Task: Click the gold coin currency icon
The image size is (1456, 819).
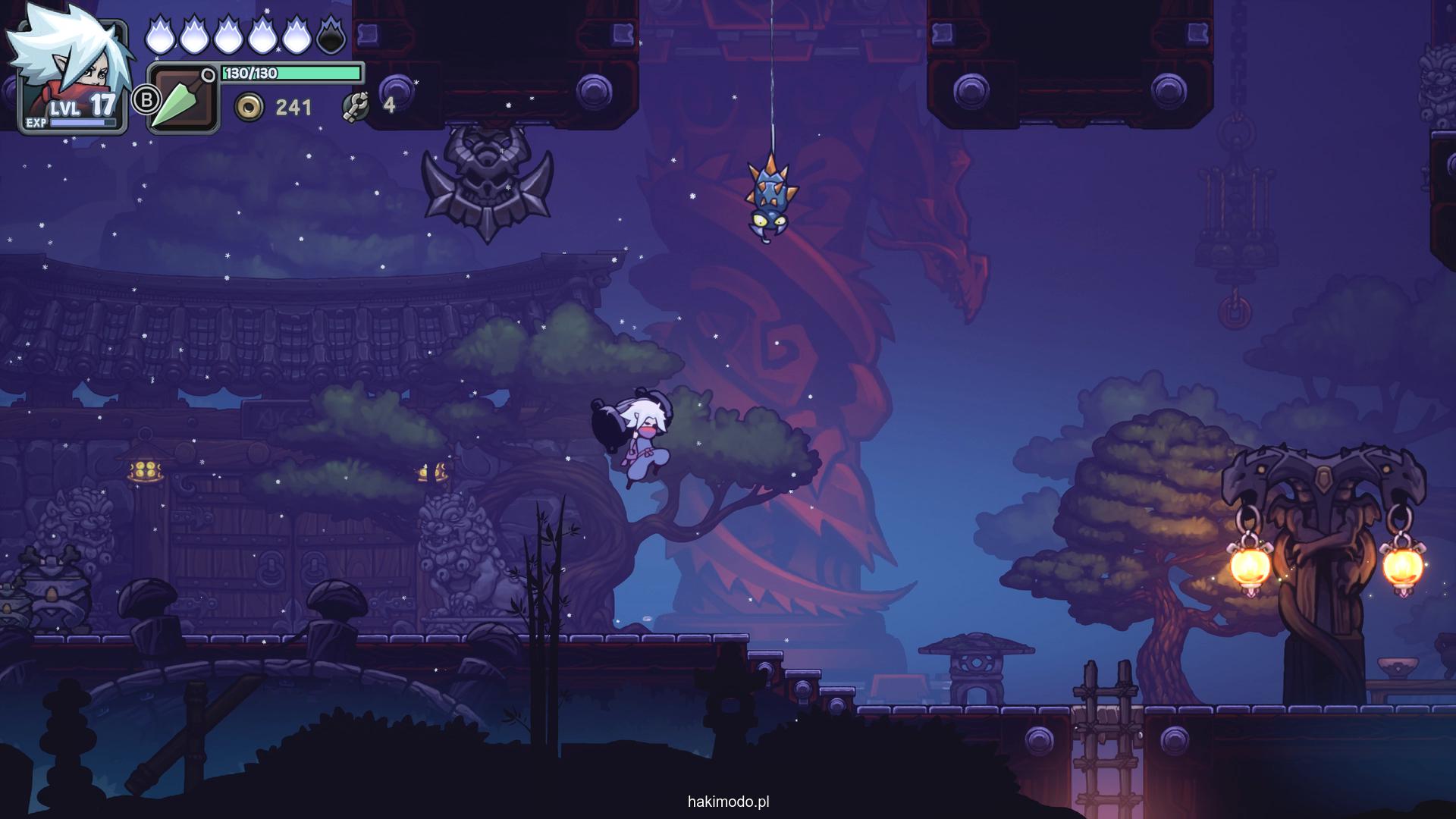Action: tap(248, 107)
